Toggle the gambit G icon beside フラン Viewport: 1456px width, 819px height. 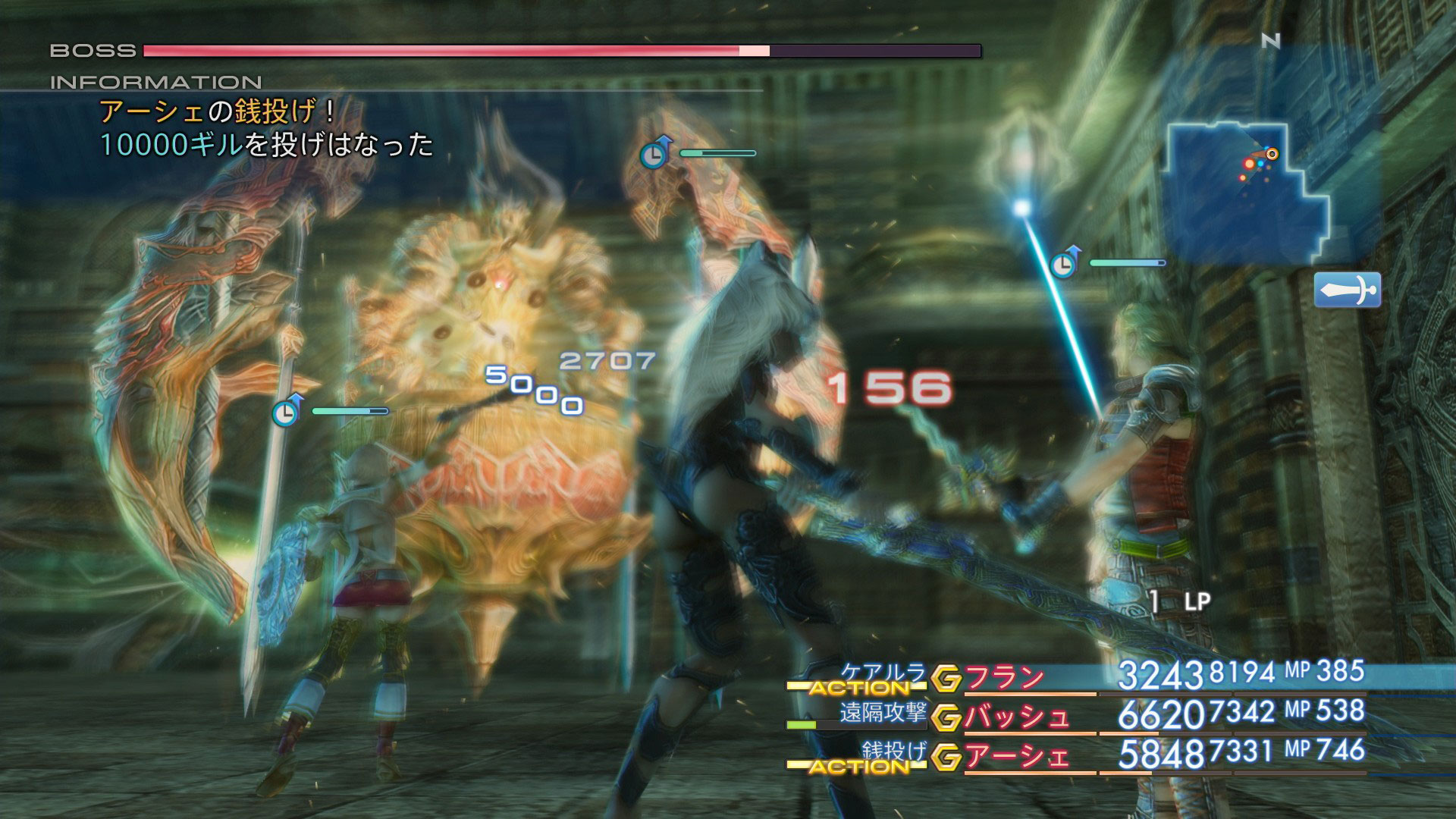pyautogui.click(x=946, y=679)
